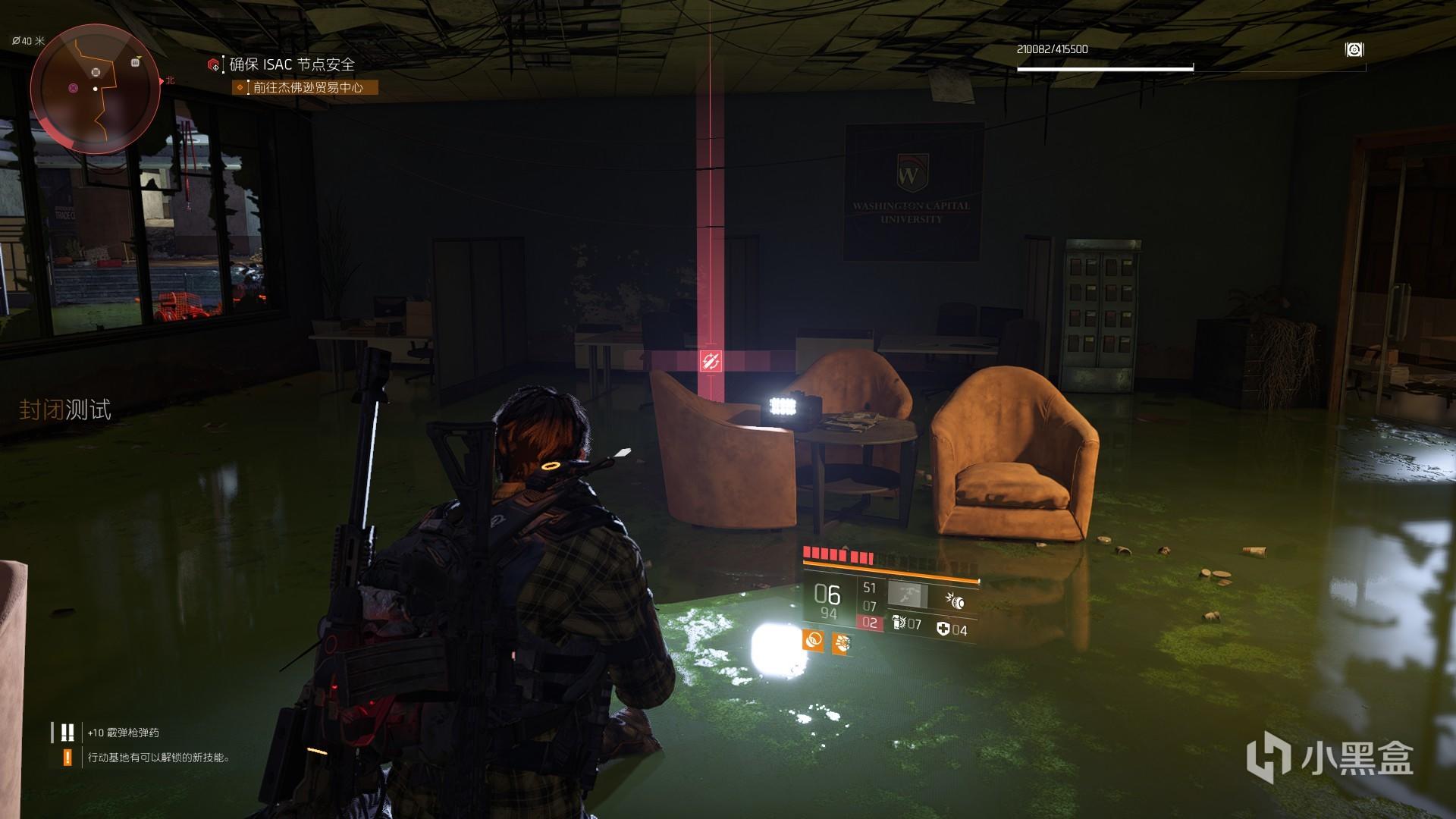Use the armor kit shield icon
The width and height of the screenshot is (1456, 819).
(943, 629)
